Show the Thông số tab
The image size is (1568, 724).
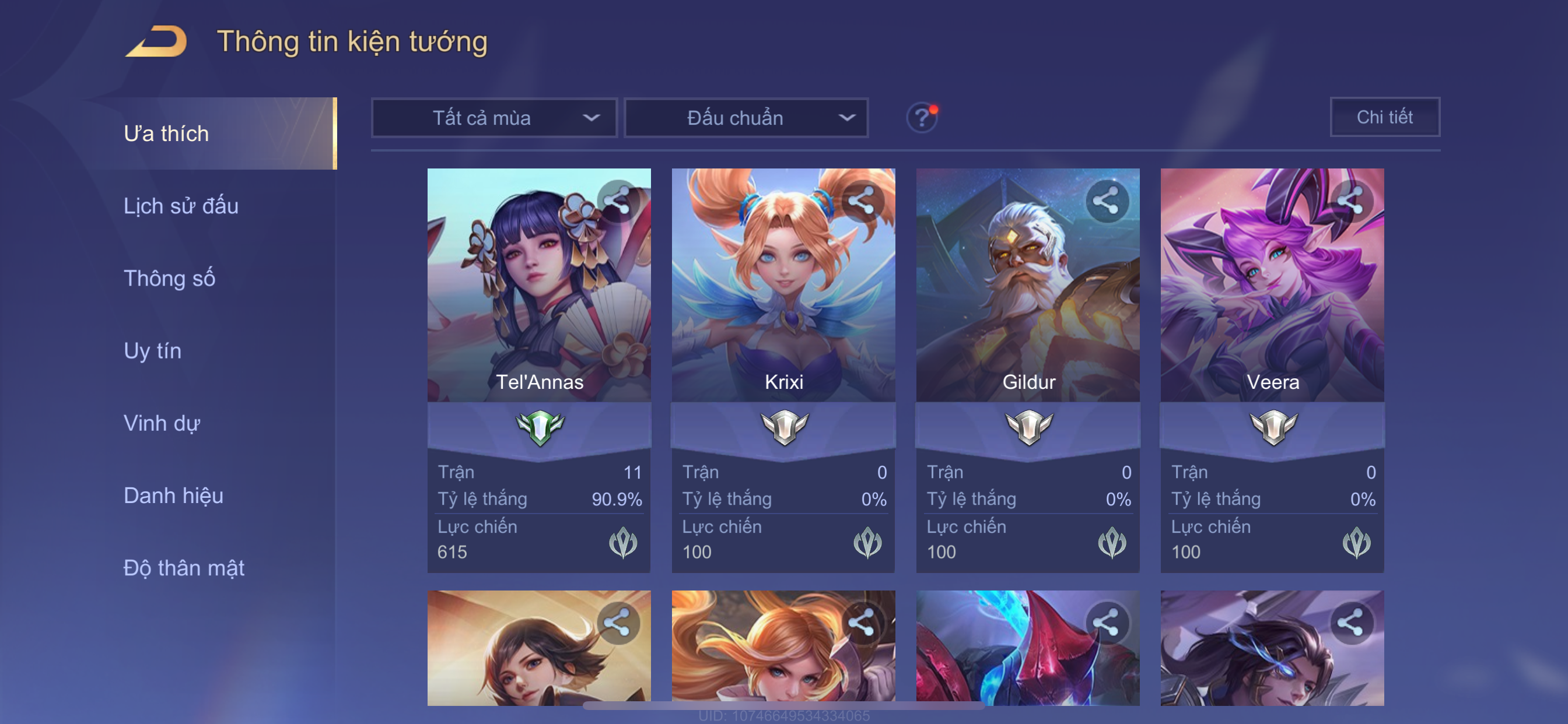[x=169, y=279]
